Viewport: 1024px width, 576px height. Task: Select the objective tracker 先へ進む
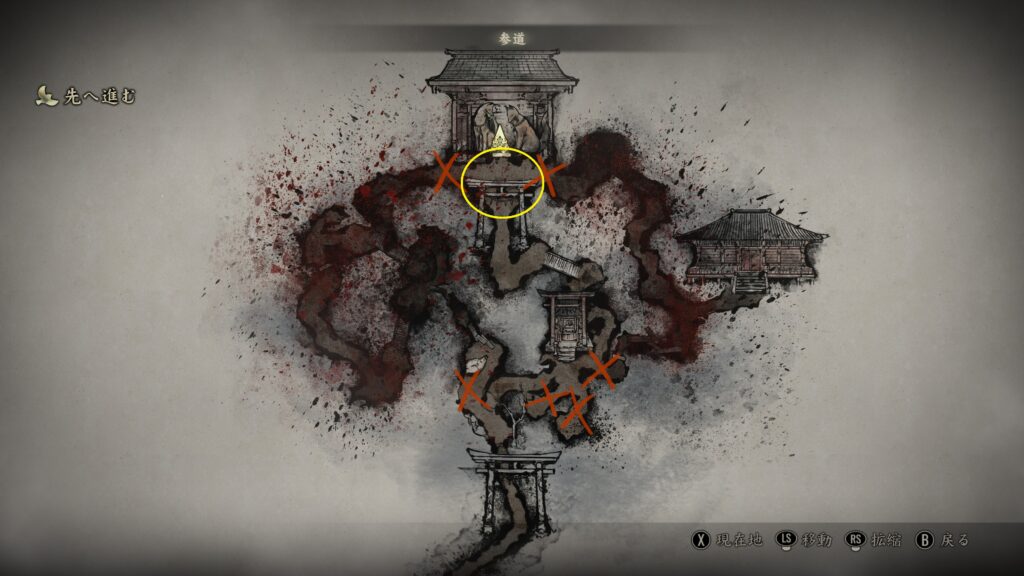click(x=86, y=96)
